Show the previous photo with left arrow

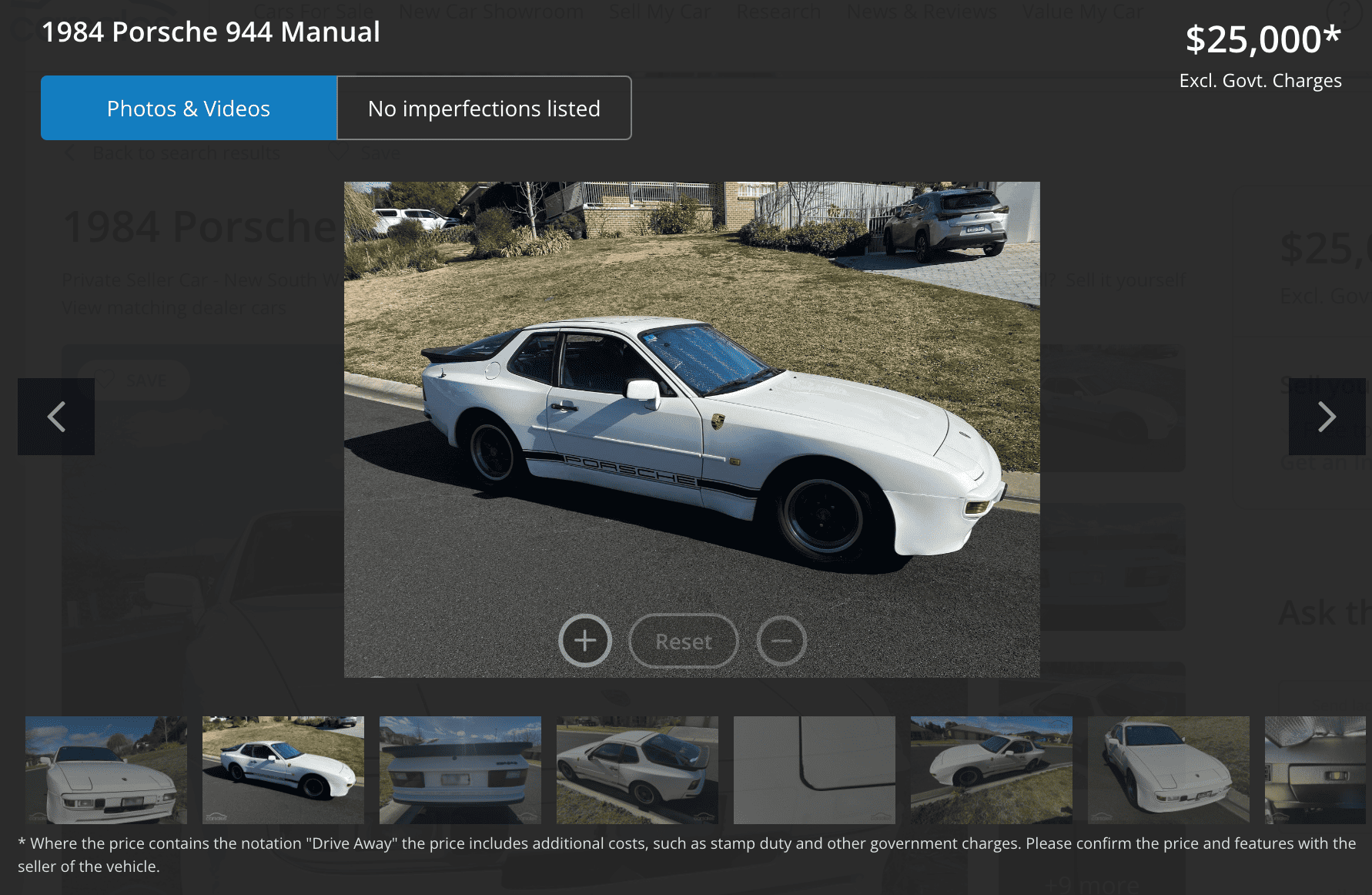pyautogui.click(x=56, y=417)
